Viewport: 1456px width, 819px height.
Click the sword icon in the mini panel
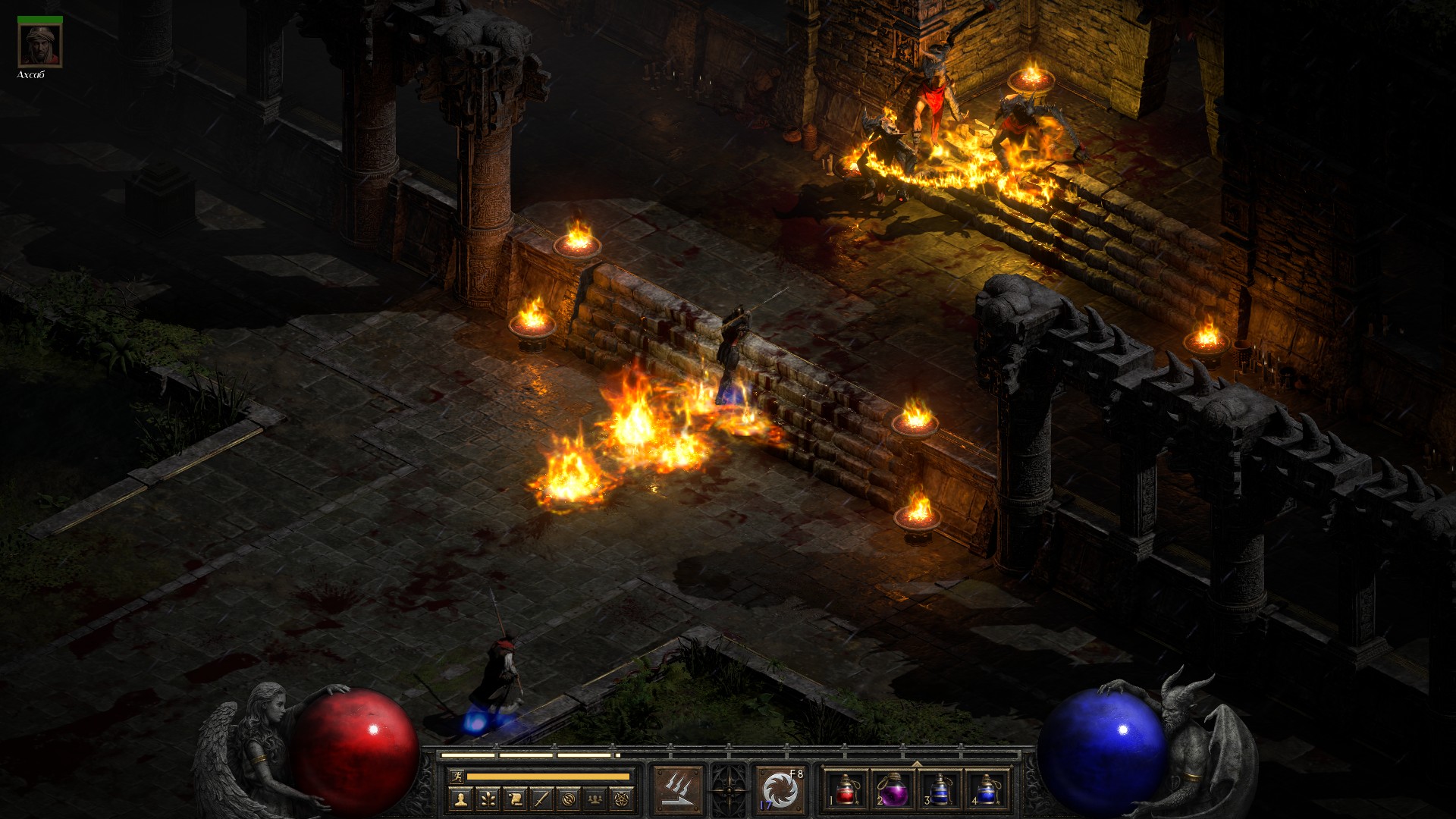click(542, 799)
